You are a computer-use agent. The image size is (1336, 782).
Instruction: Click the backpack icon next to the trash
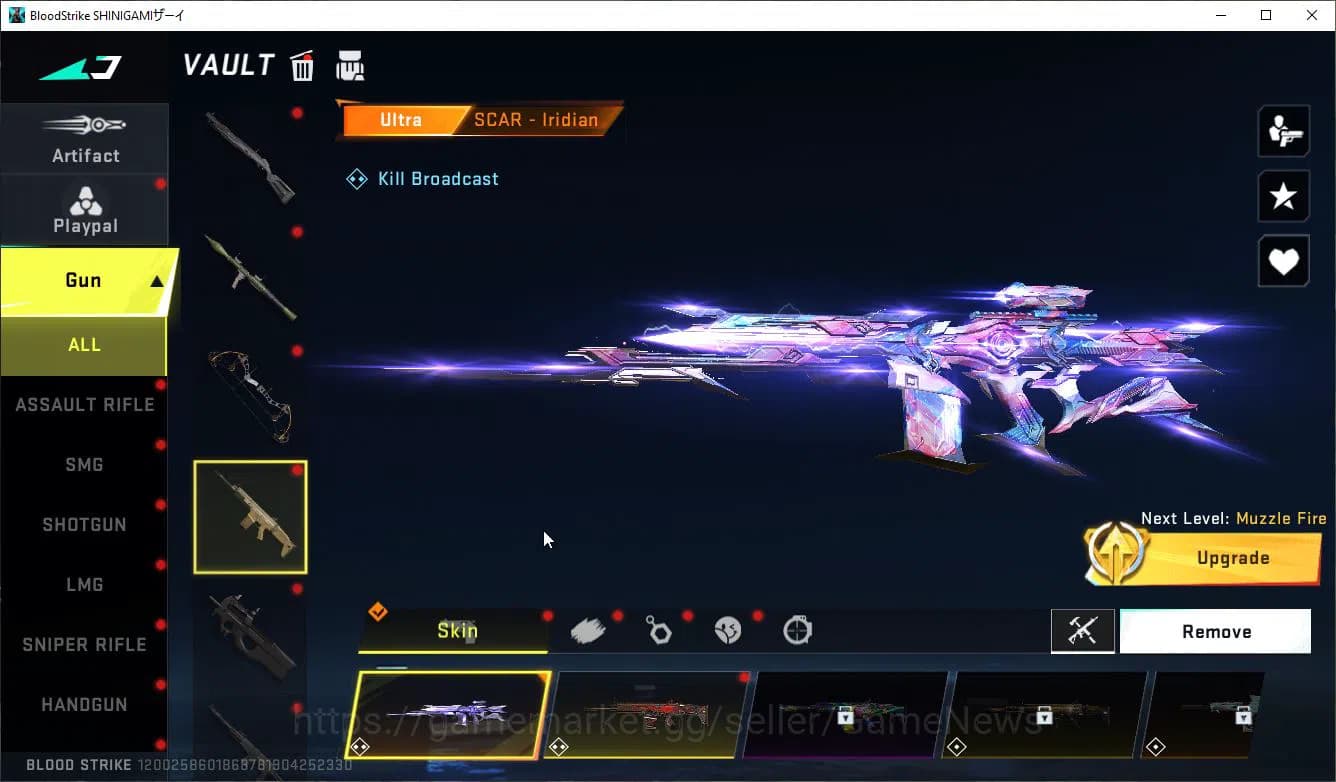(350, 65)
